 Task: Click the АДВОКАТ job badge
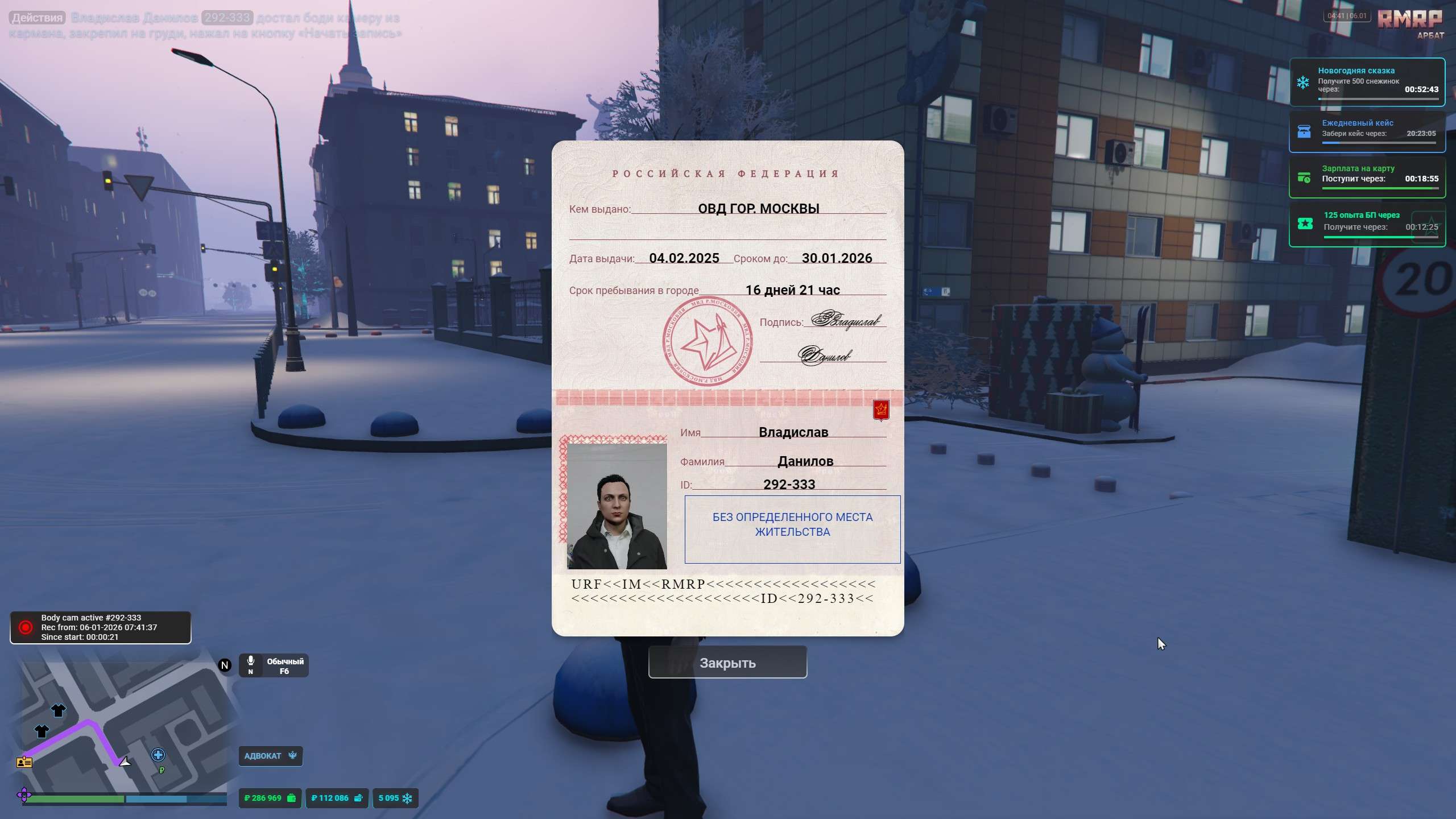(x=270, y=756)
